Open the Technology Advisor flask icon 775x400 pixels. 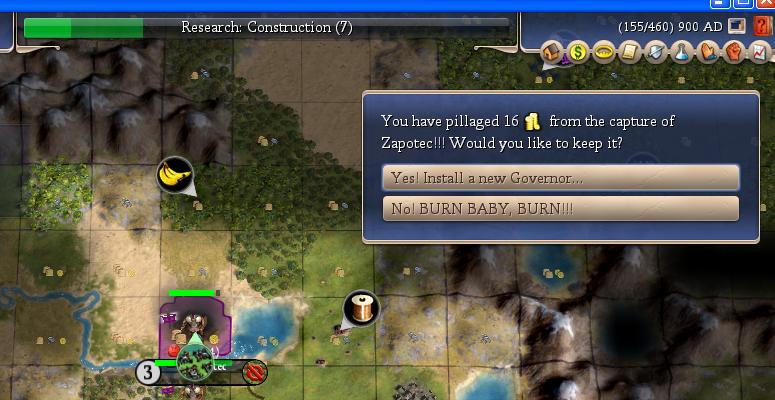click(x=682, y=52)
